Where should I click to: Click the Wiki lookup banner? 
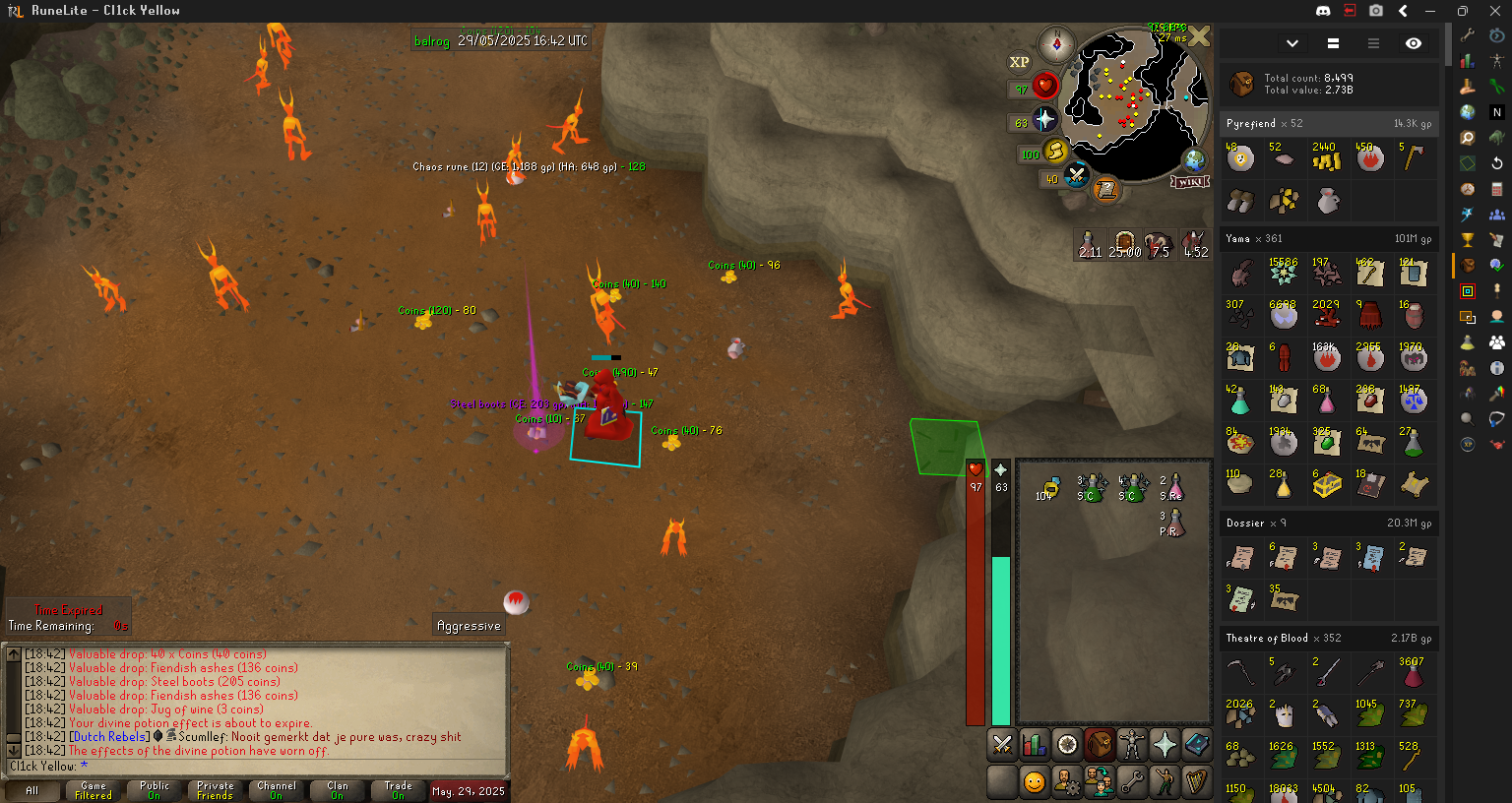(1190, 182)
